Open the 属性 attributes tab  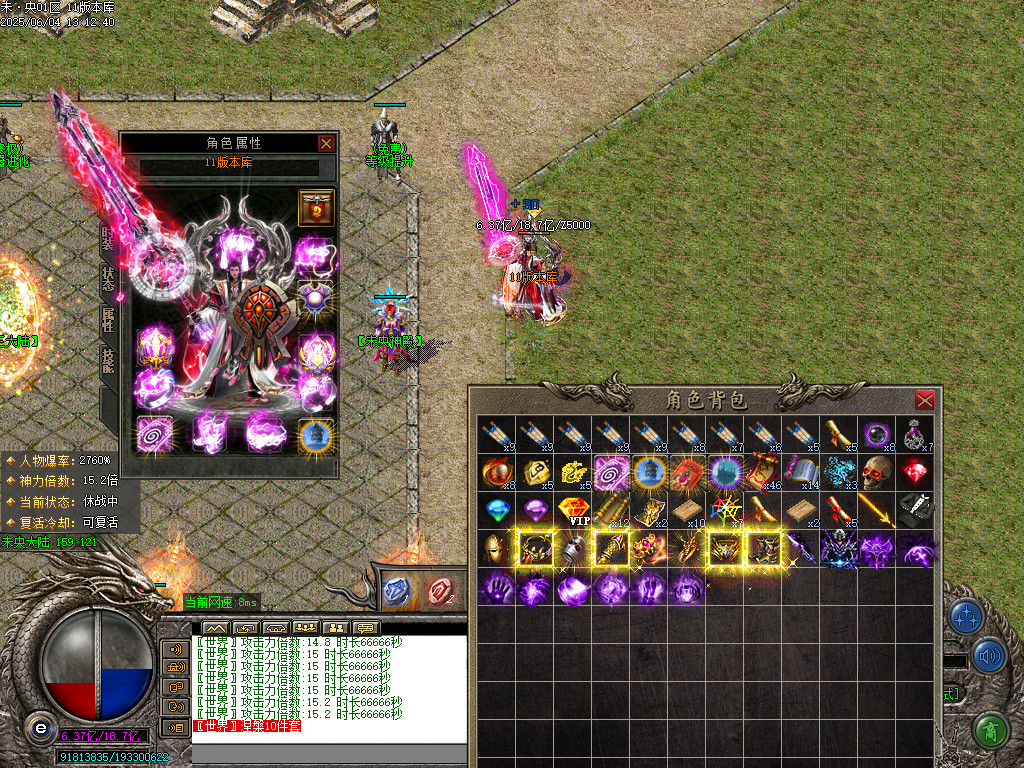pos(108,319)
